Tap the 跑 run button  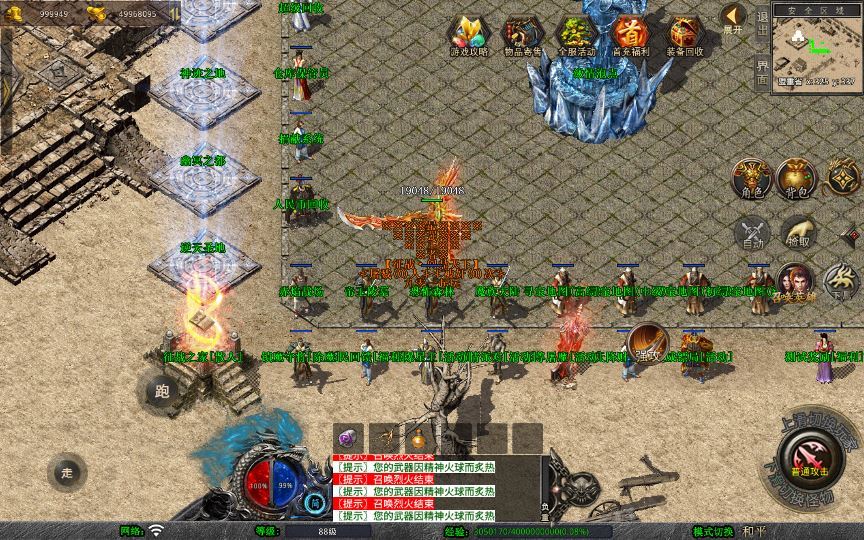(162, 391)
